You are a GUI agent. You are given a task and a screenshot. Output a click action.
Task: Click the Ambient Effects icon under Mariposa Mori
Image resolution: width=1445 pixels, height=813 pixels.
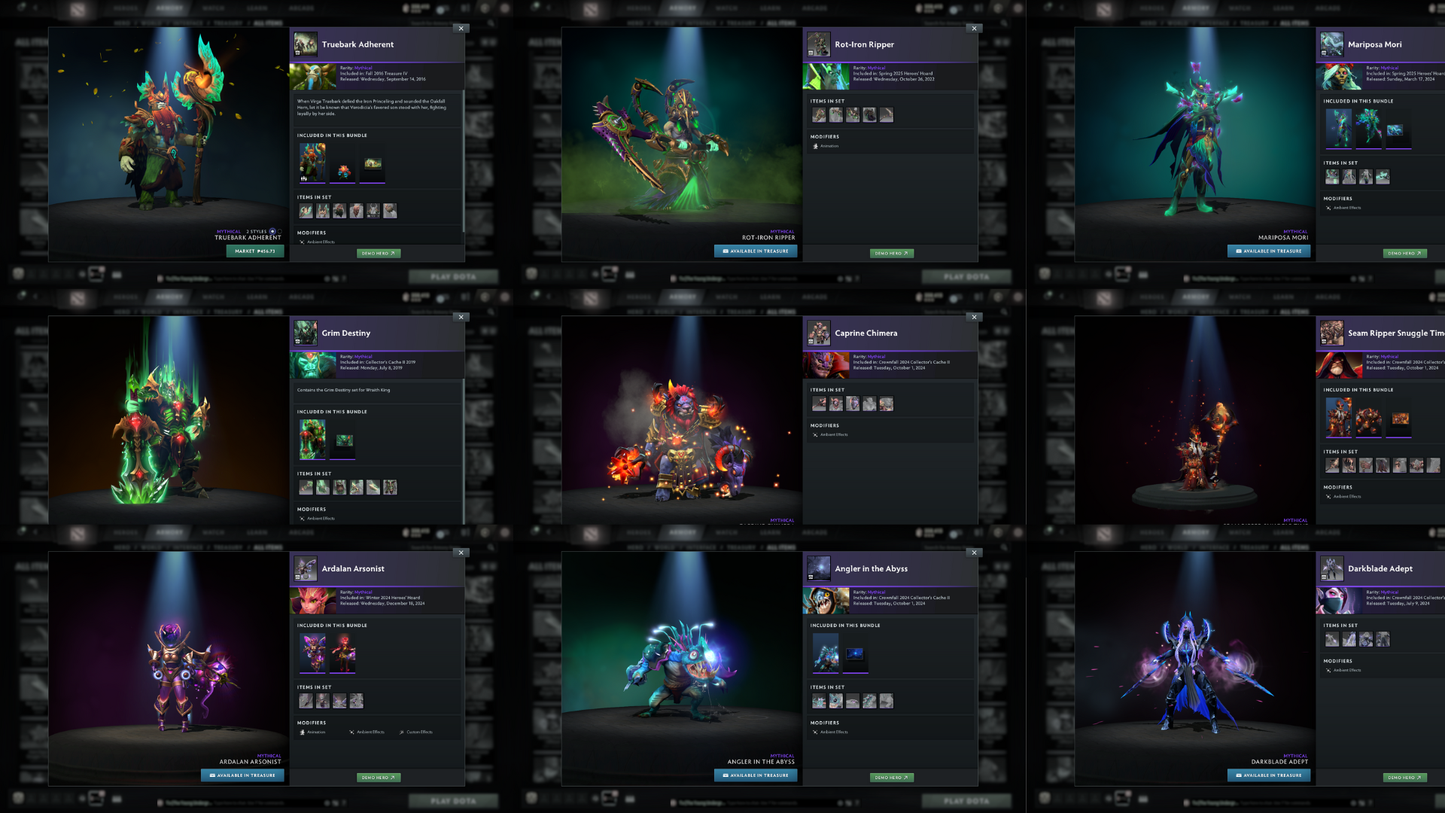1330,208
